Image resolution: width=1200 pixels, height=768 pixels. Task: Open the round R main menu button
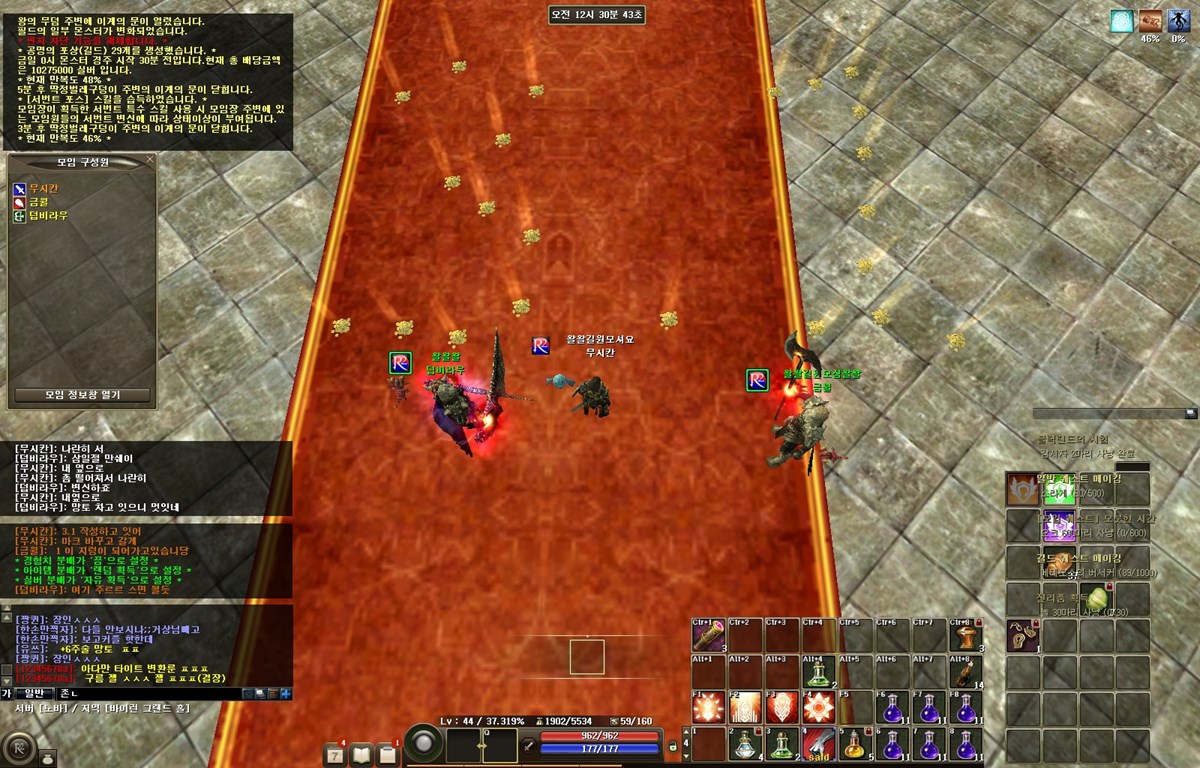tap(20, 749)
